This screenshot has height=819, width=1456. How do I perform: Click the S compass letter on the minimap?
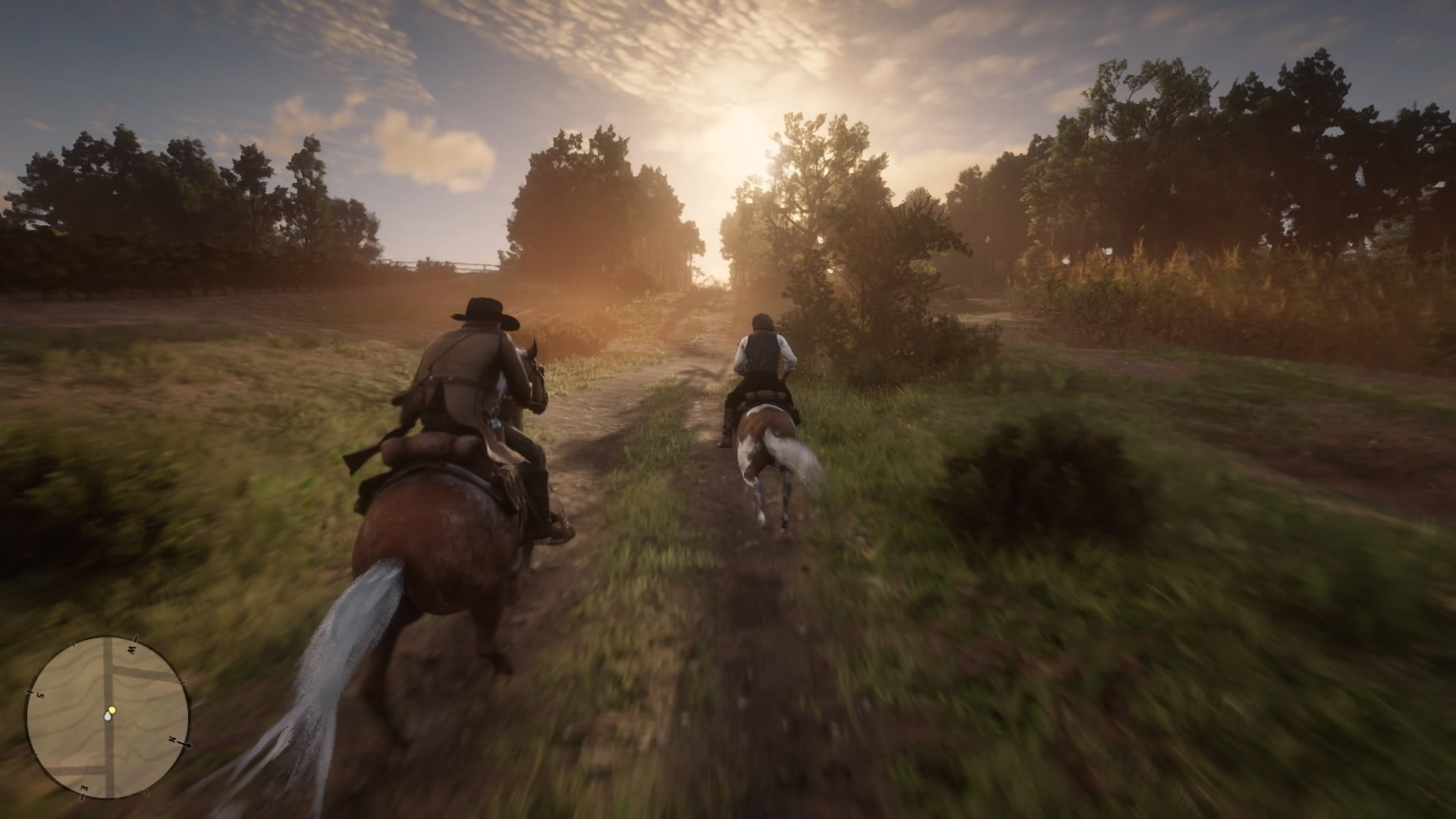(40, 695)
